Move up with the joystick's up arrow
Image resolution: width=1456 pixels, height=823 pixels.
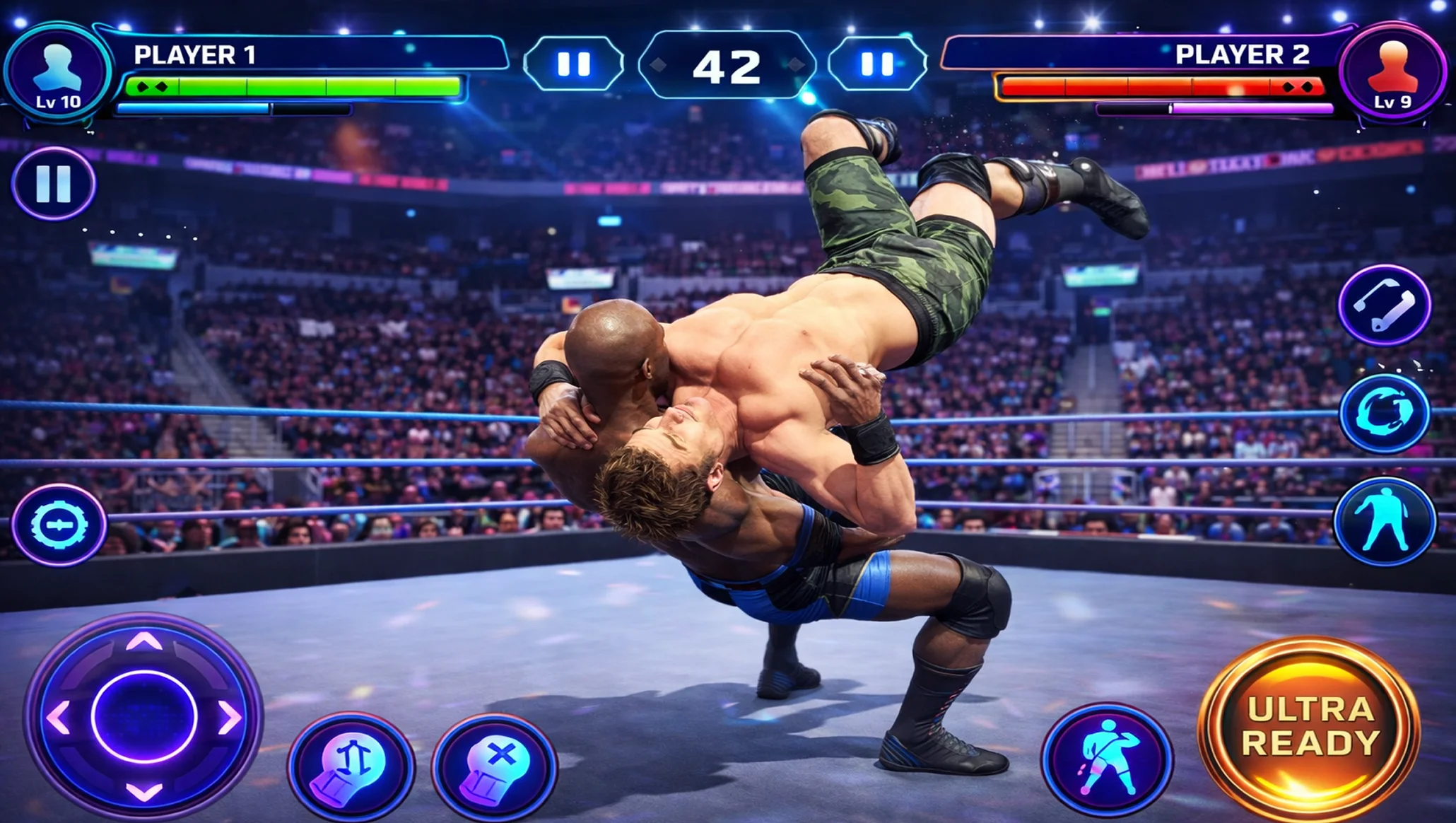pos(144,641)
